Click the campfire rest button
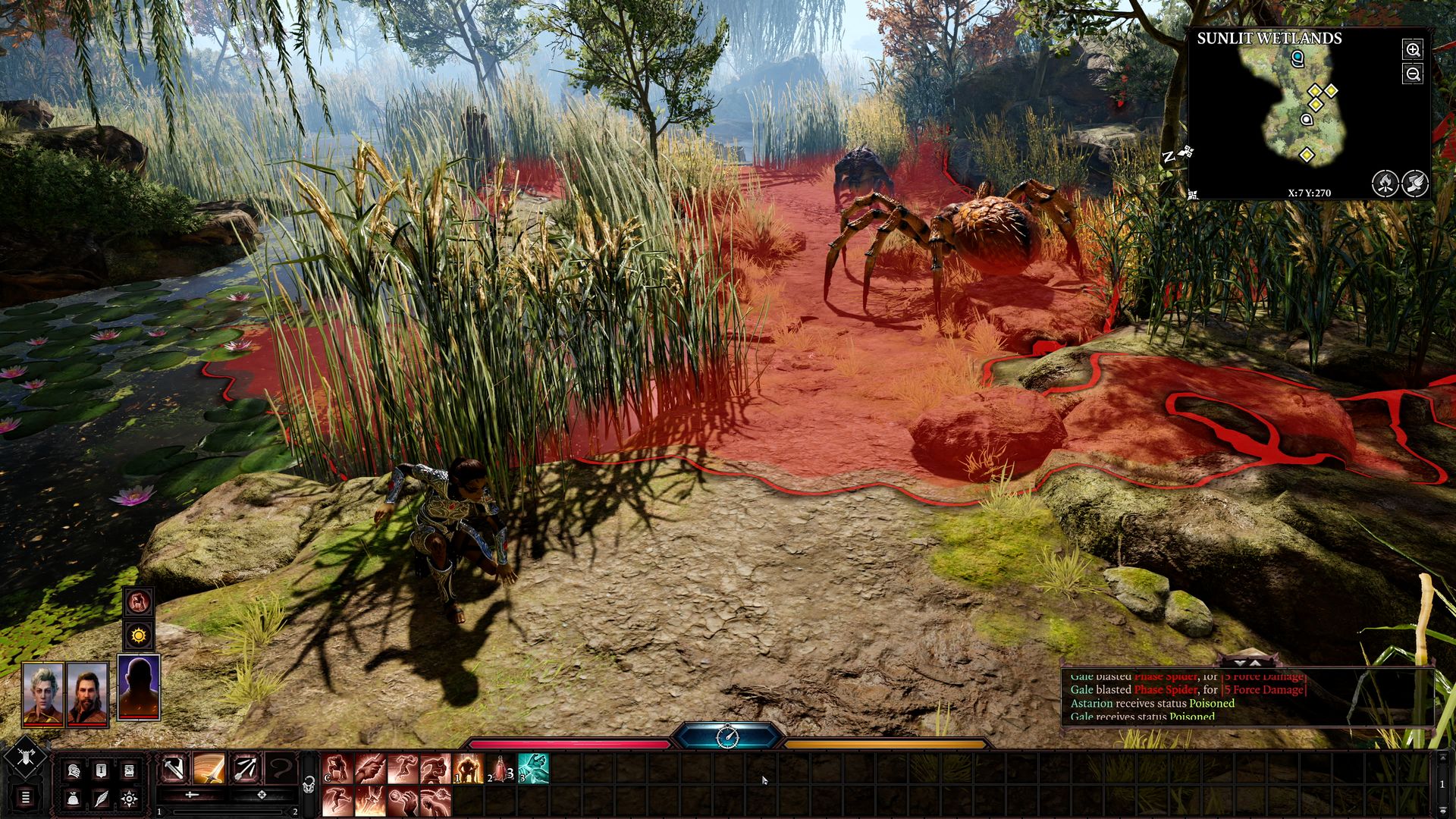Screen dimensions: 1456x819 point(1385,183)
